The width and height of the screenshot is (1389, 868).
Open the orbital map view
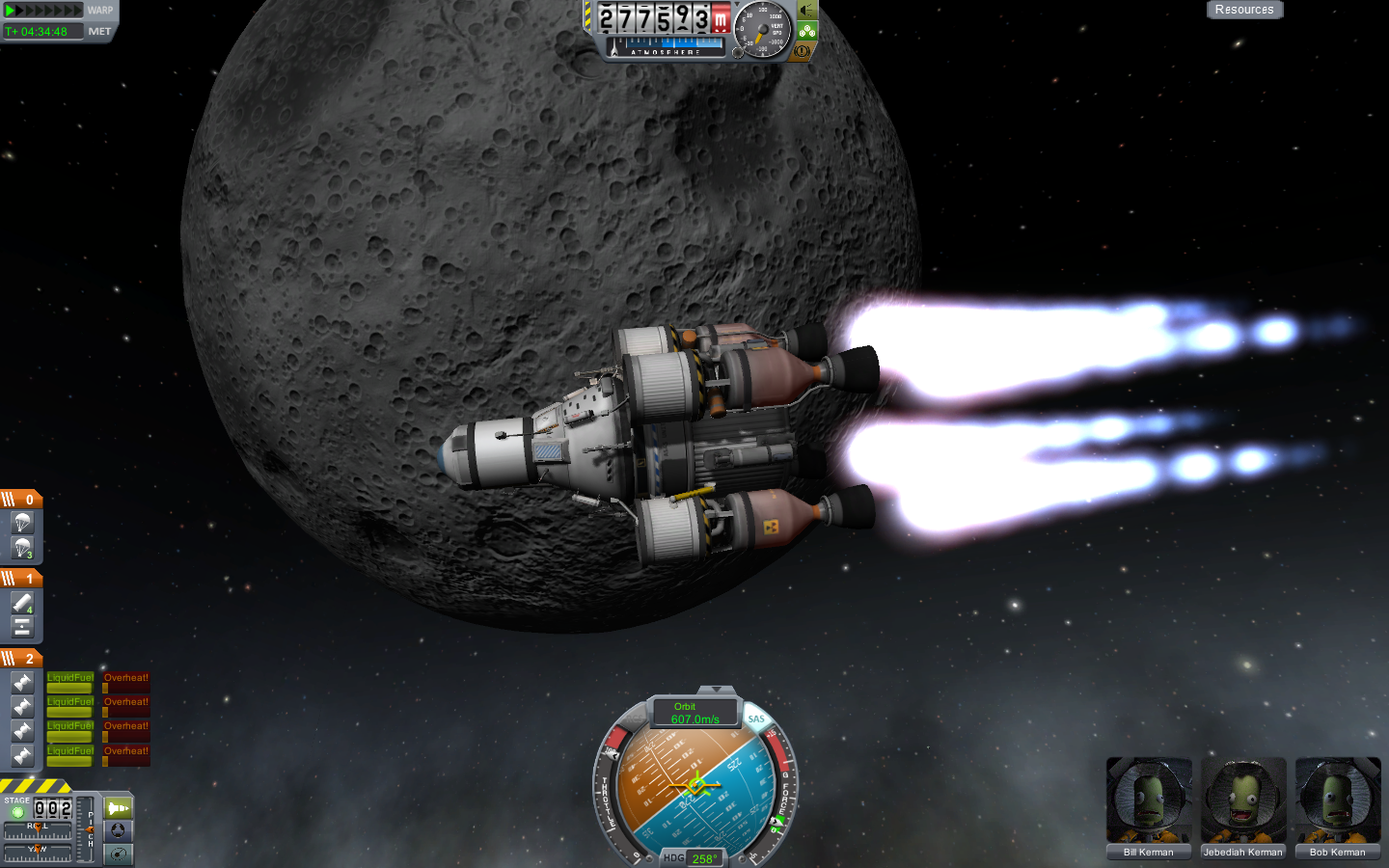[119, 854]
